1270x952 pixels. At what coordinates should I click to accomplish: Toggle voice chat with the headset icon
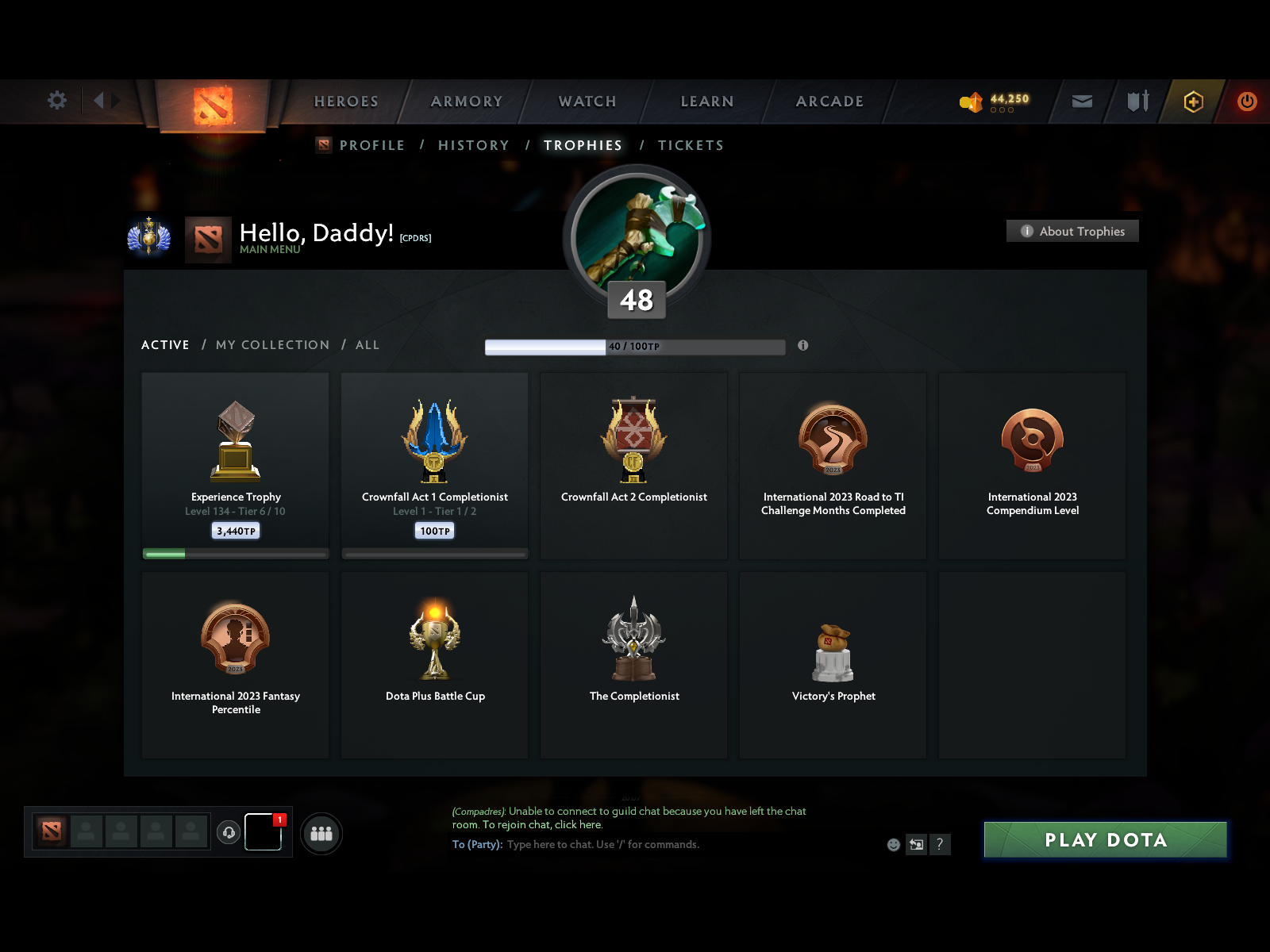[x=229, y=832]
